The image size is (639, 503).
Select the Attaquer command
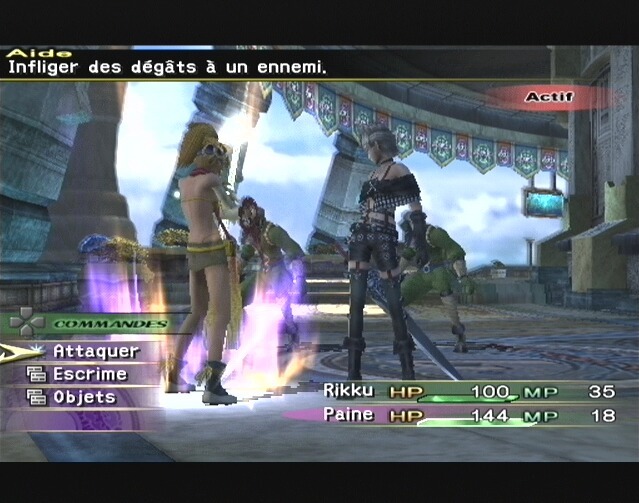click(95, 351)
